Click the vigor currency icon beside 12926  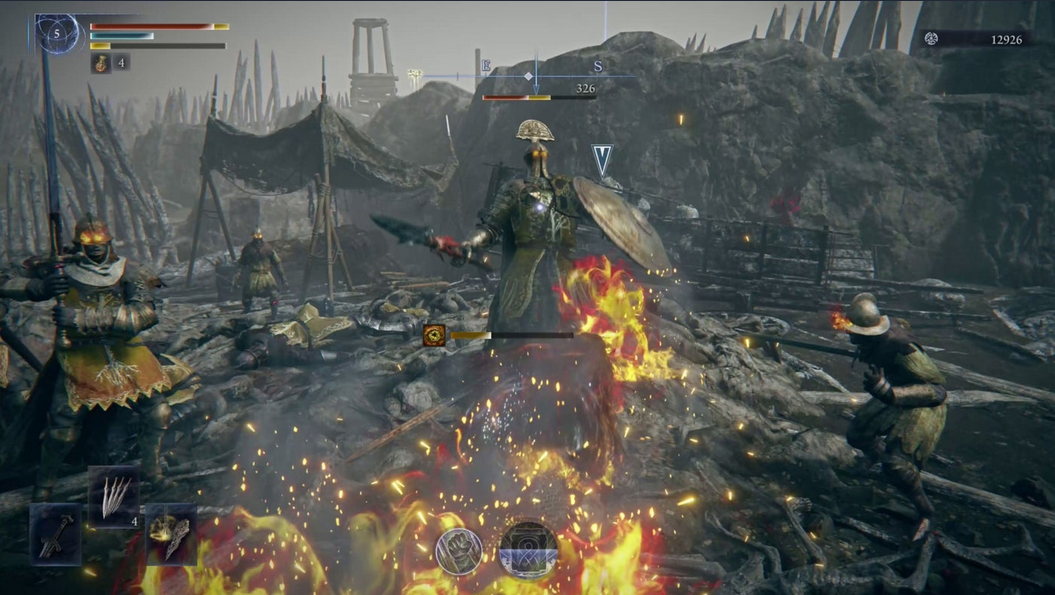931,39
